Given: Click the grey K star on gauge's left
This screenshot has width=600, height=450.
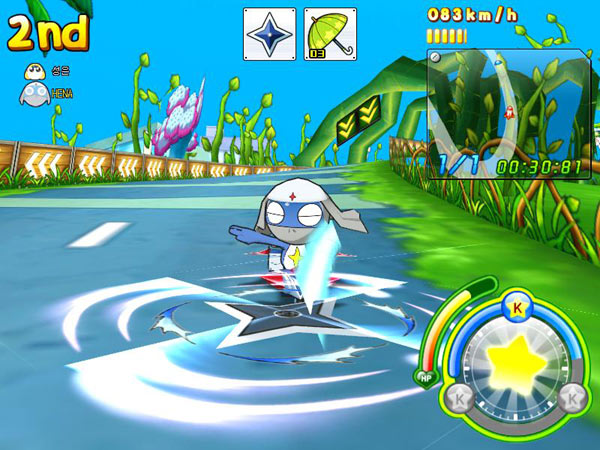Looking at the screenshot, I should (x=458, y=399).
